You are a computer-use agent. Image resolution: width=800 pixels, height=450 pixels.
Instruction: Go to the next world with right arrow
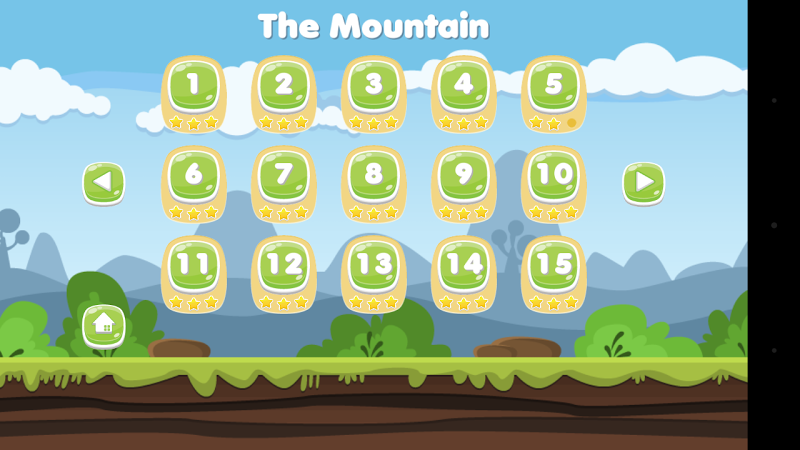(644, 183)
